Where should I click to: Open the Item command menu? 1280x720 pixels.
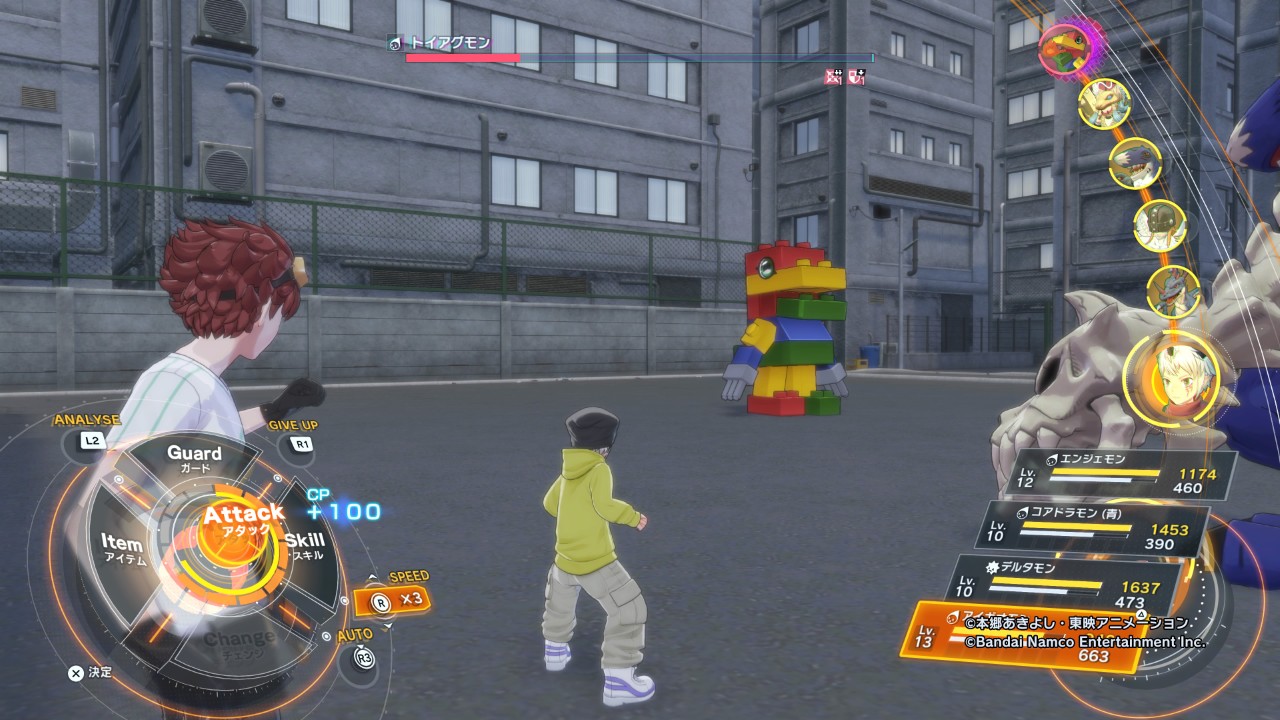pyautogui.click(x=123, y=547)
